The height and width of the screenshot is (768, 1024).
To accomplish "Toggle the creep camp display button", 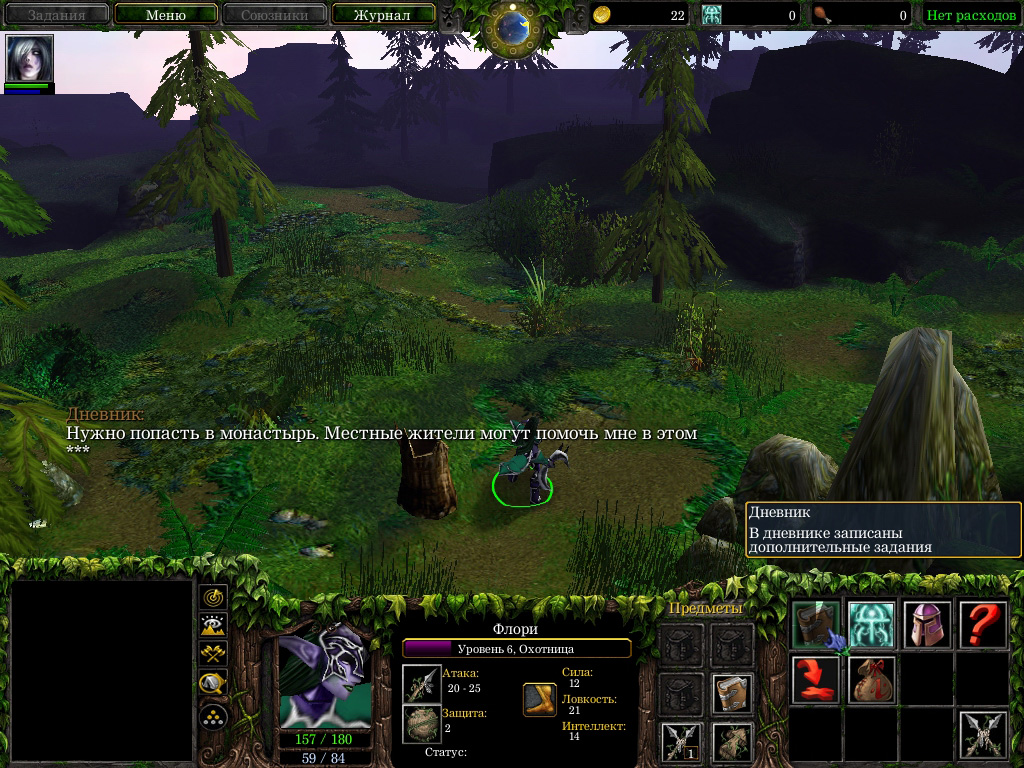I will tap(213, 684).
